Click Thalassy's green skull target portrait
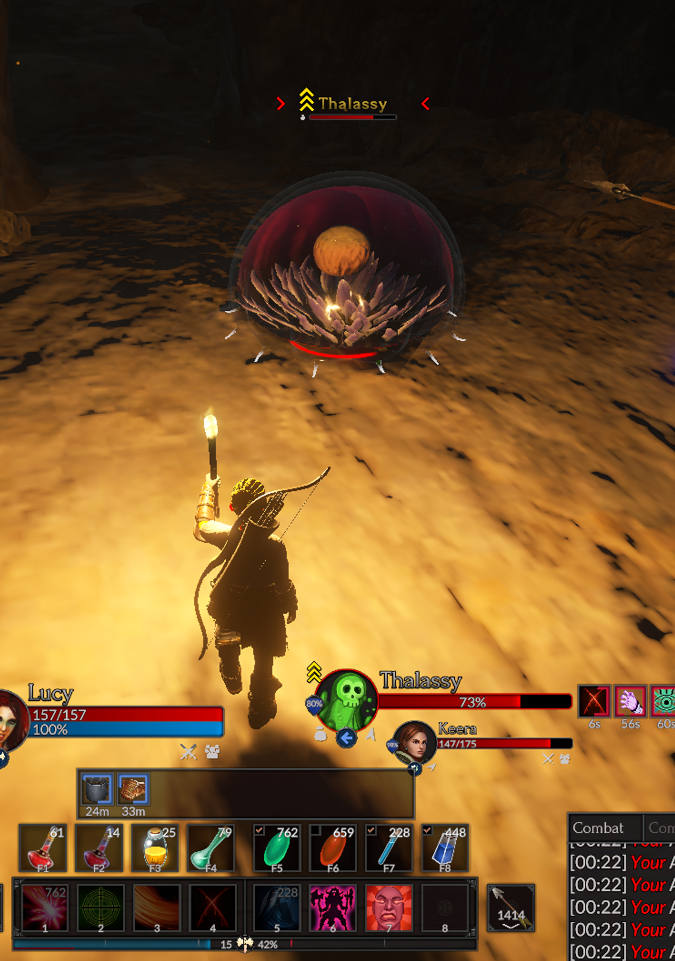Screen dimensions: 675x961 click(x=347, y=698)
